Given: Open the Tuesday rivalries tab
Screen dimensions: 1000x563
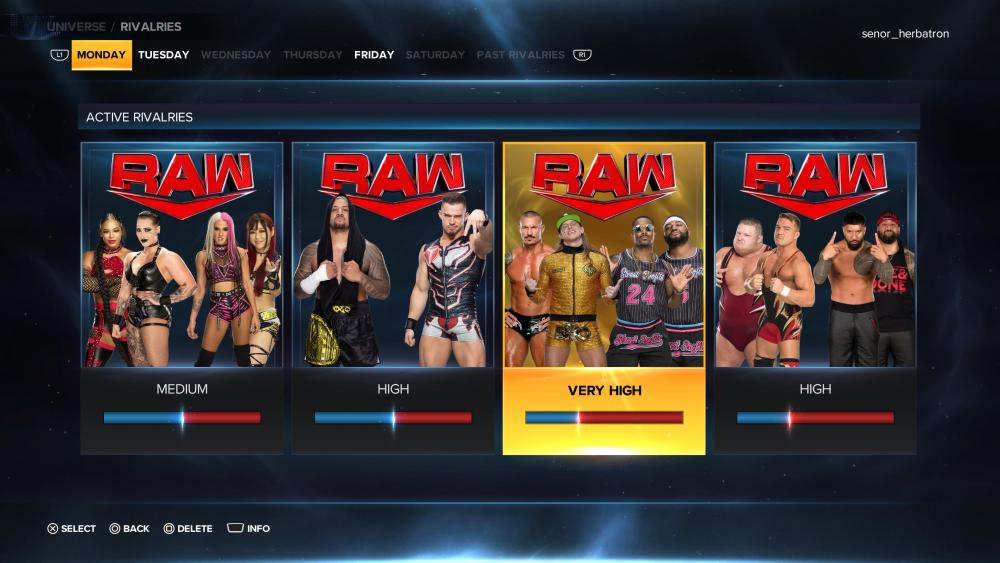Looking at the screenshot, I should click(164, 55).
